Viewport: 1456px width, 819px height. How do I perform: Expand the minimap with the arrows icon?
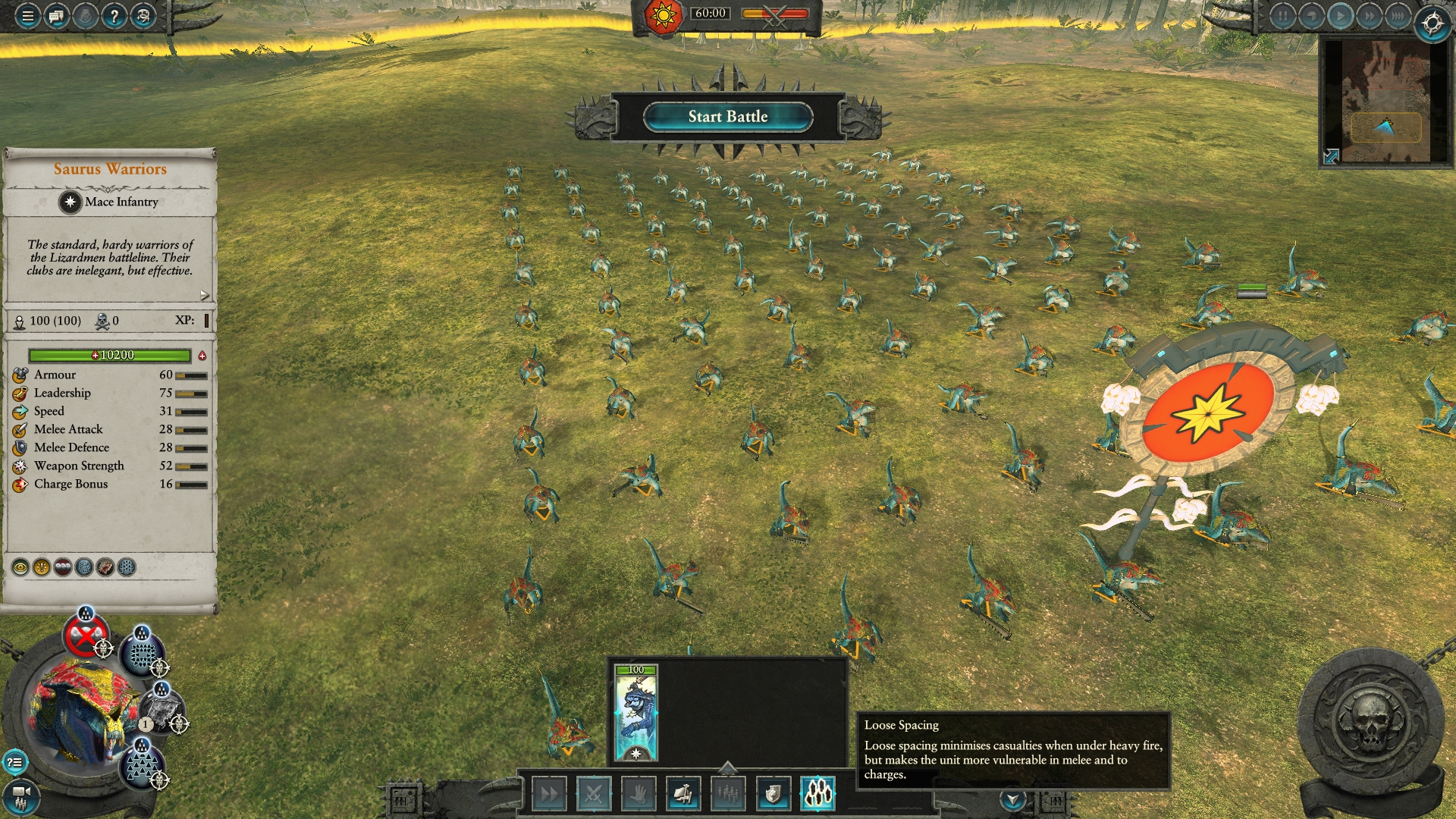[x=1331, y=156]
